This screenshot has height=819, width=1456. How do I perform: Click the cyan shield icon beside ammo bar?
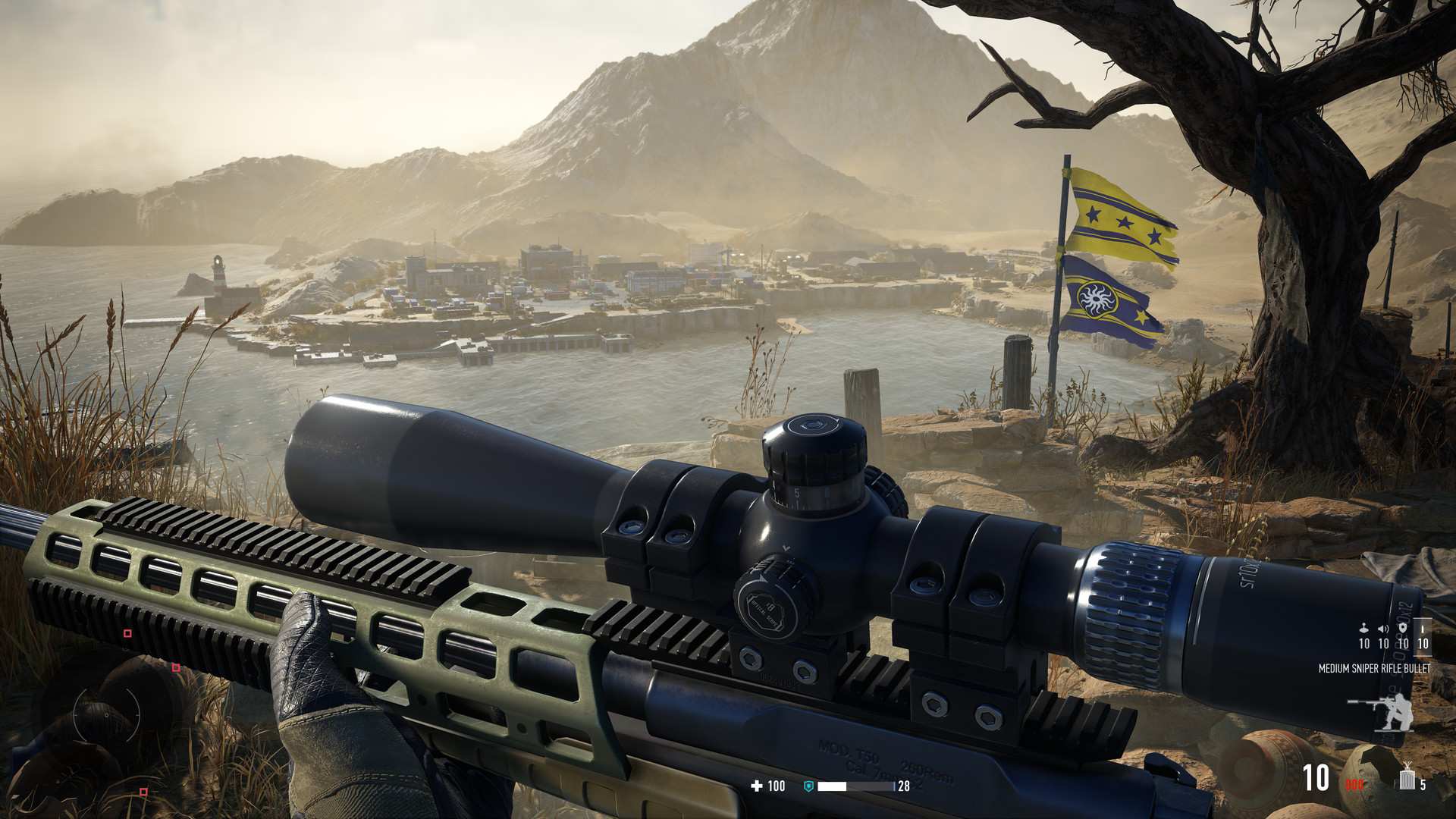pos(808,786)
